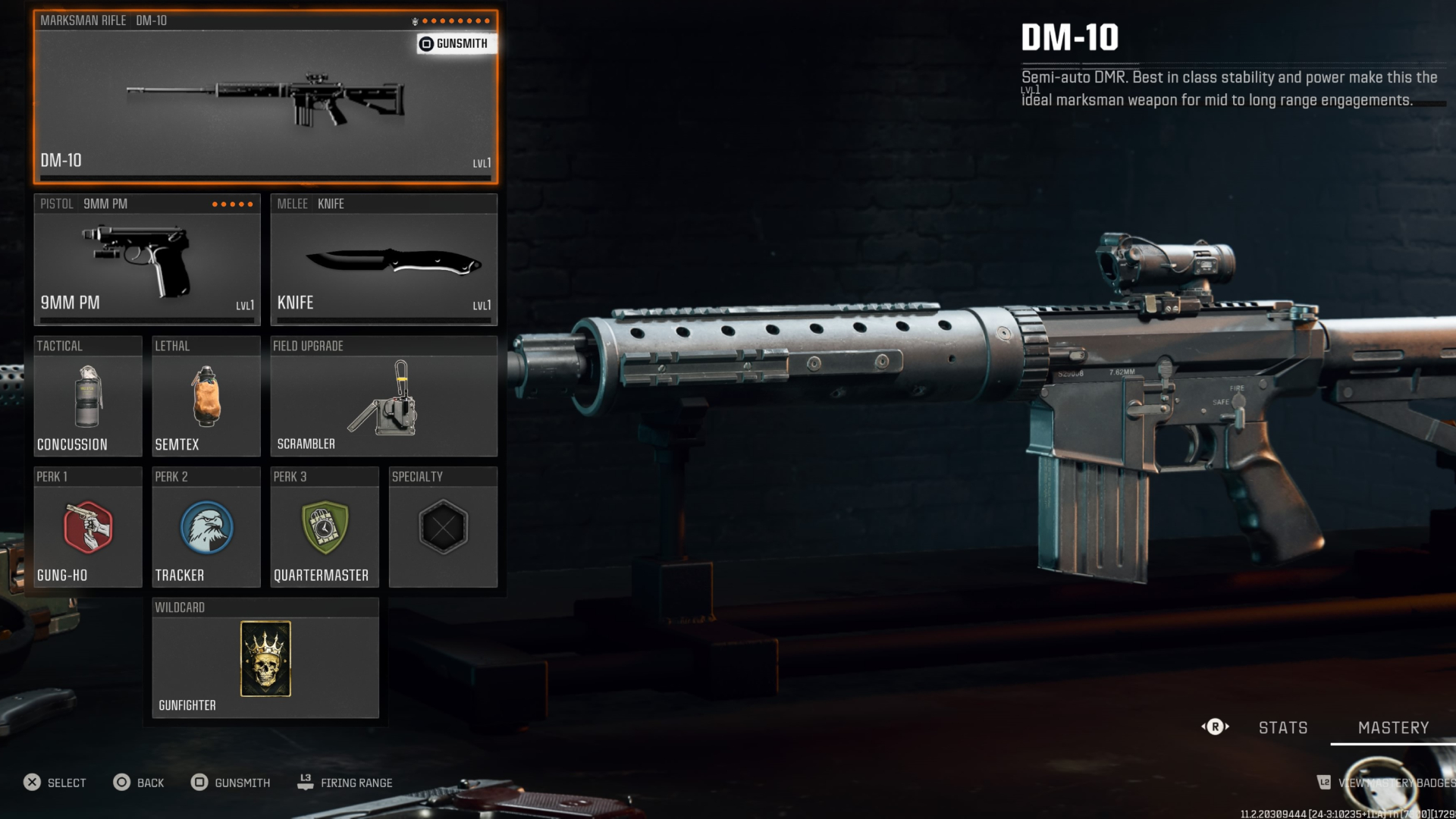Screen dimensions: 1456x819
Task: Switch to the Stats tab
Action: point(1282,727)
